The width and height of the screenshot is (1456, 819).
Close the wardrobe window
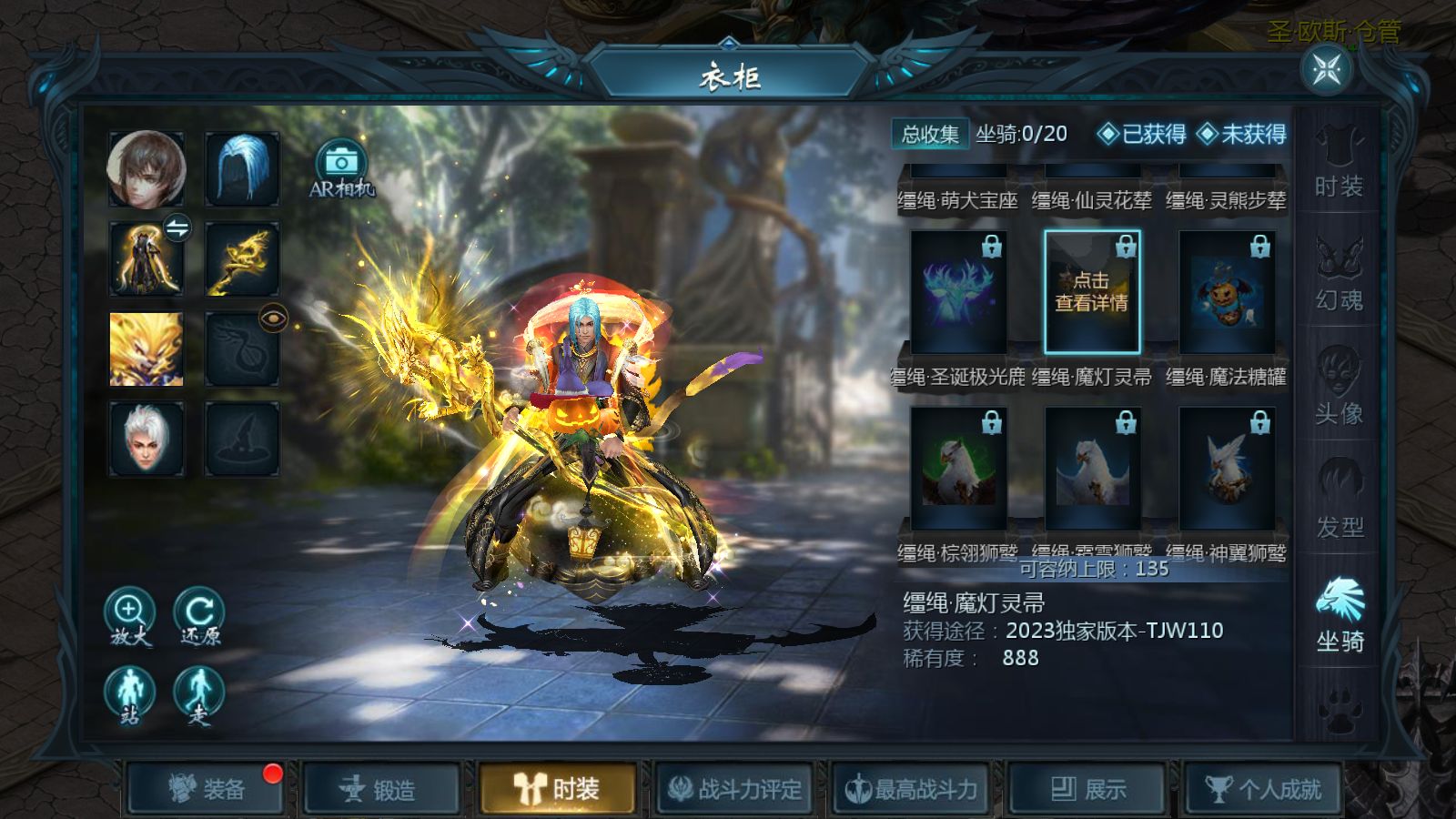pos(1326,69)
